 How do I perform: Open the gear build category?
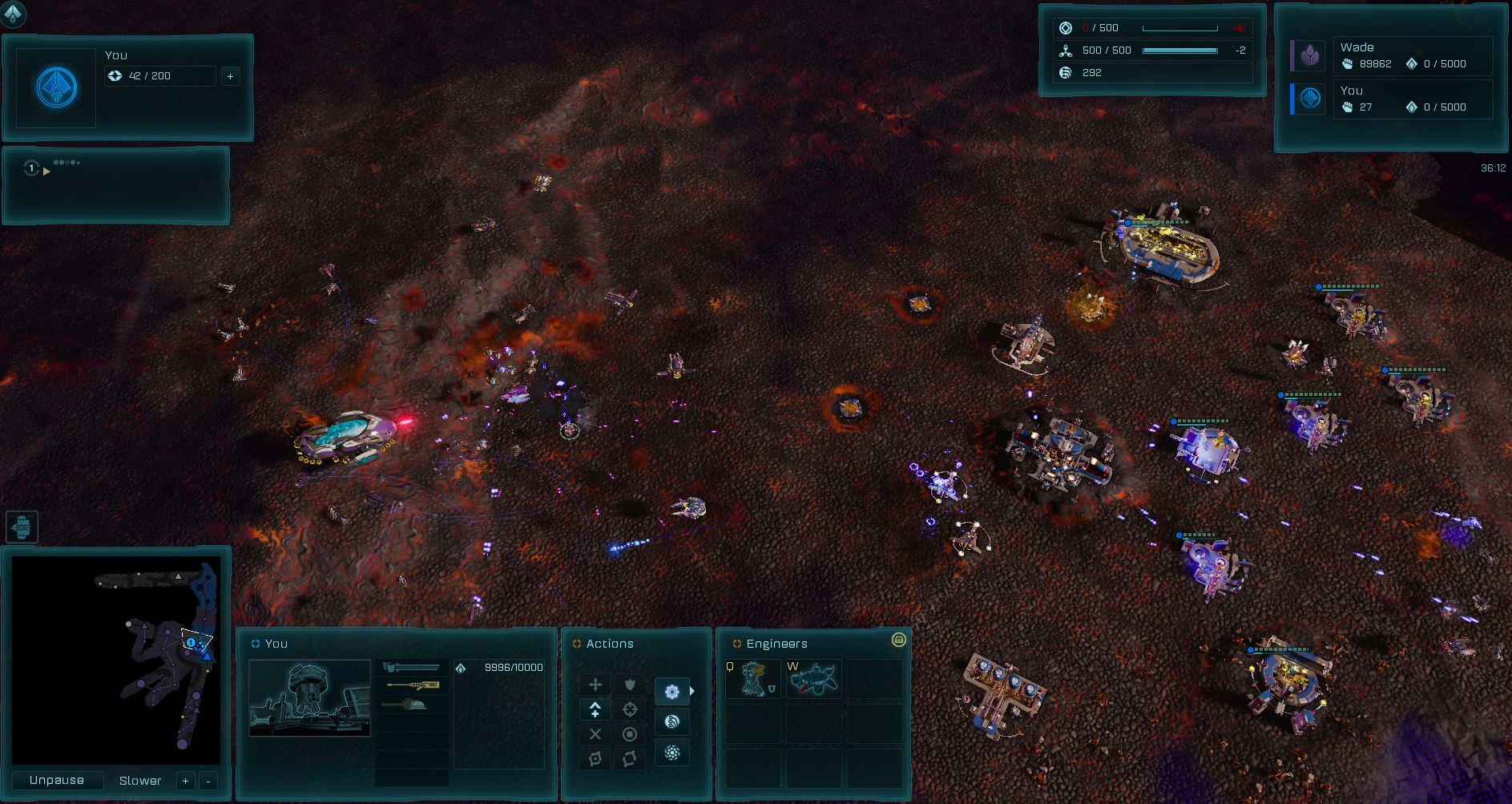click(672, 691)
